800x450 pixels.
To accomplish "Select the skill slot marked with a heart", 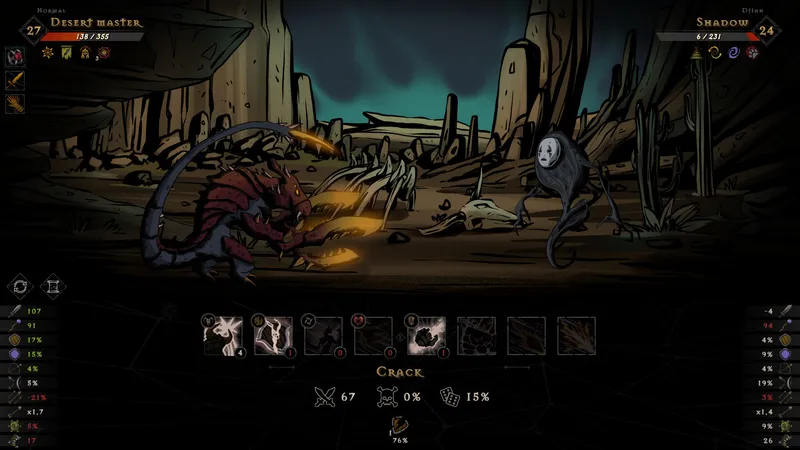I will point(373,335).
